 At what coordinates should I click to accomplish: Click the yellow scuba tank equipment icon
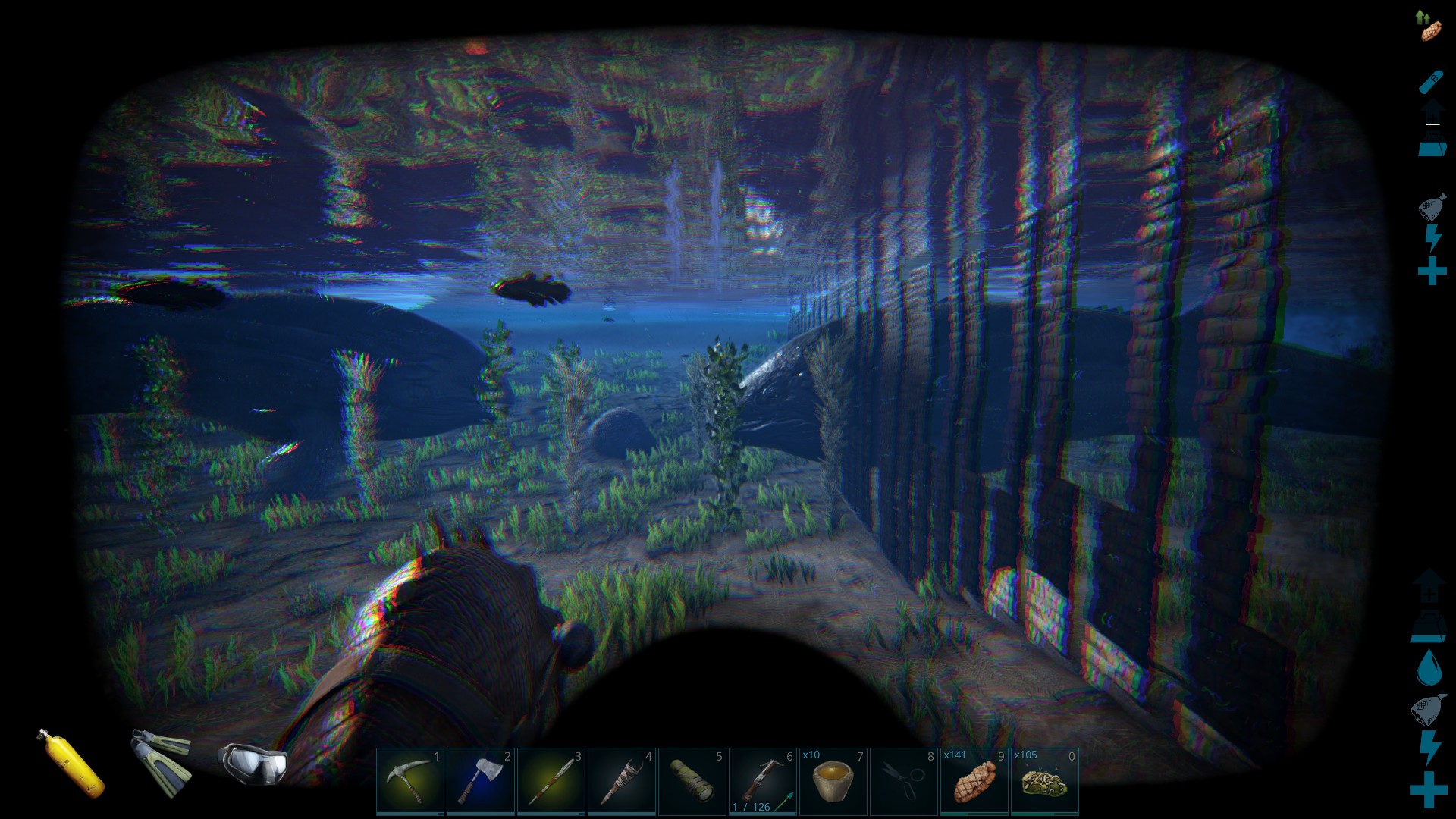tap(72, 764)
